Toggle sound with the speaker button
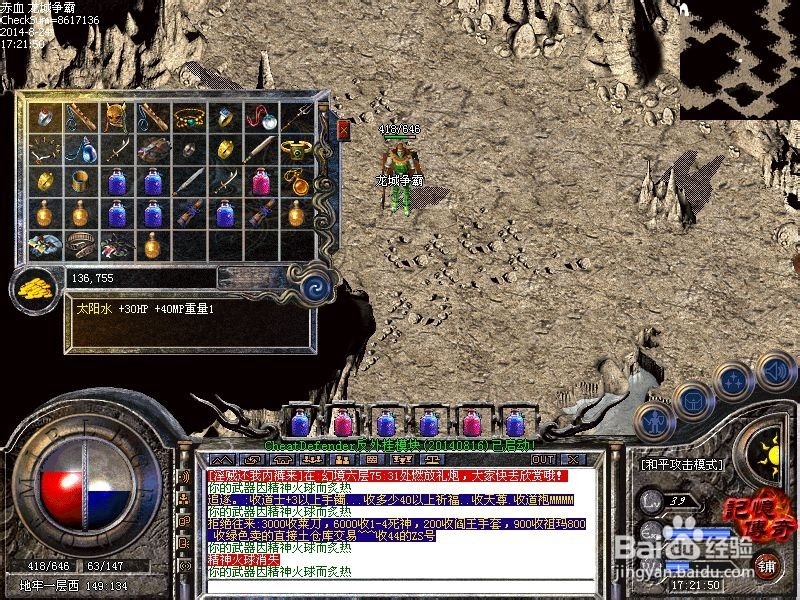800x600 pixels. [775, 370]
